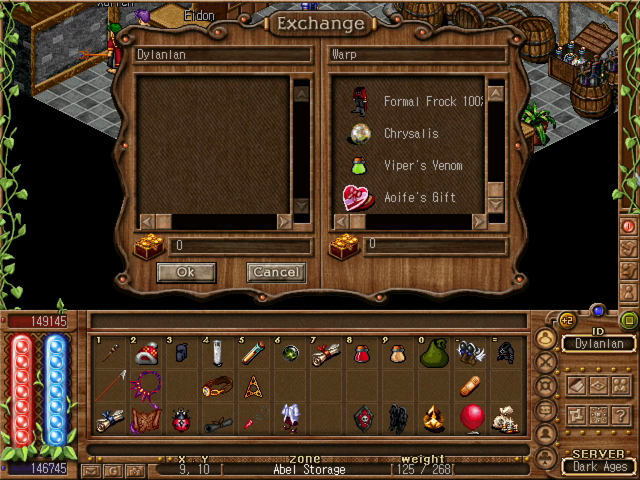640x480 pixels.
Task: Select the Chrysalis item row
Action: 410,134
